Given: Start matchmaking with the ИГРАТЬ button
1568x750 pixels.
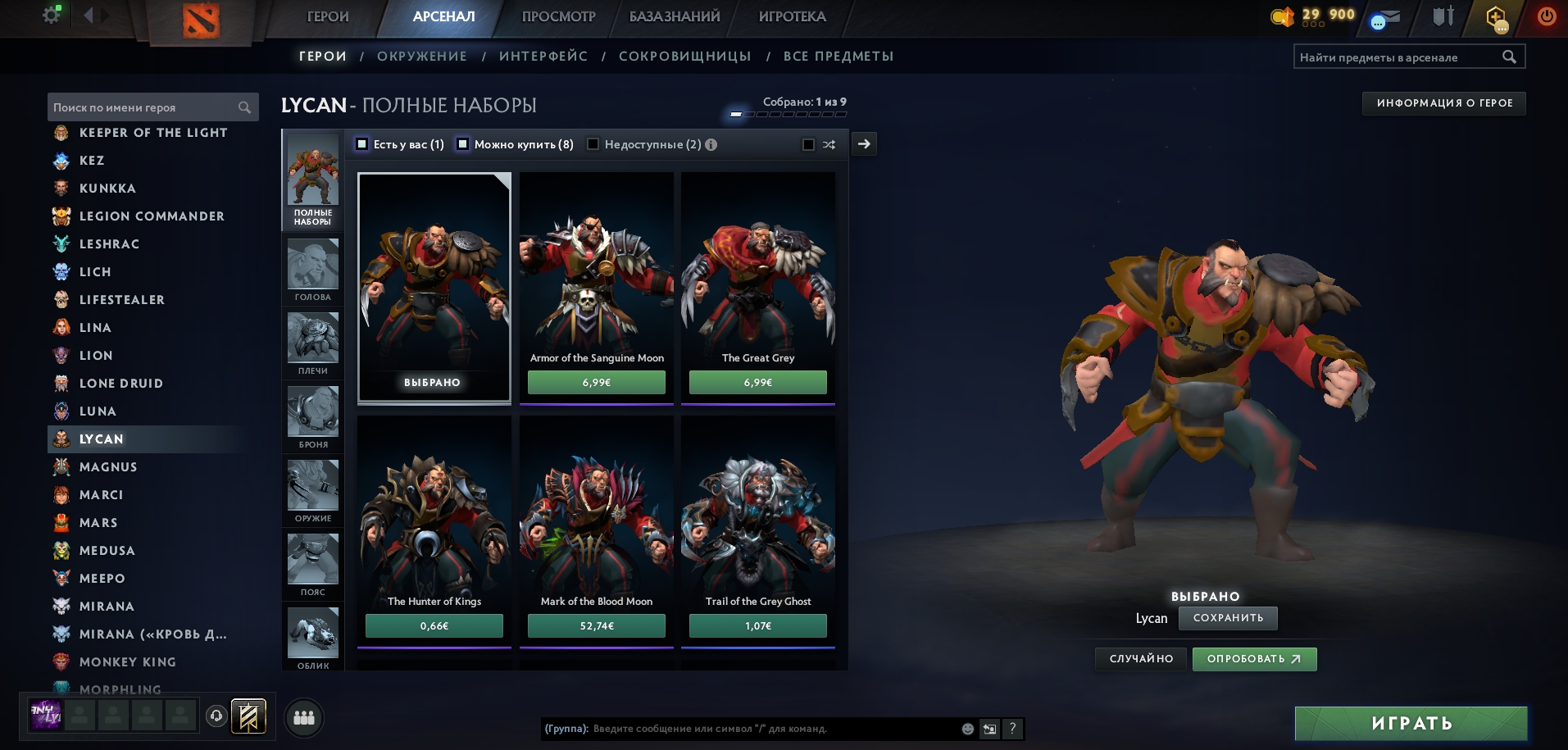Looking at the screenshot, I should coord(1411,723).
